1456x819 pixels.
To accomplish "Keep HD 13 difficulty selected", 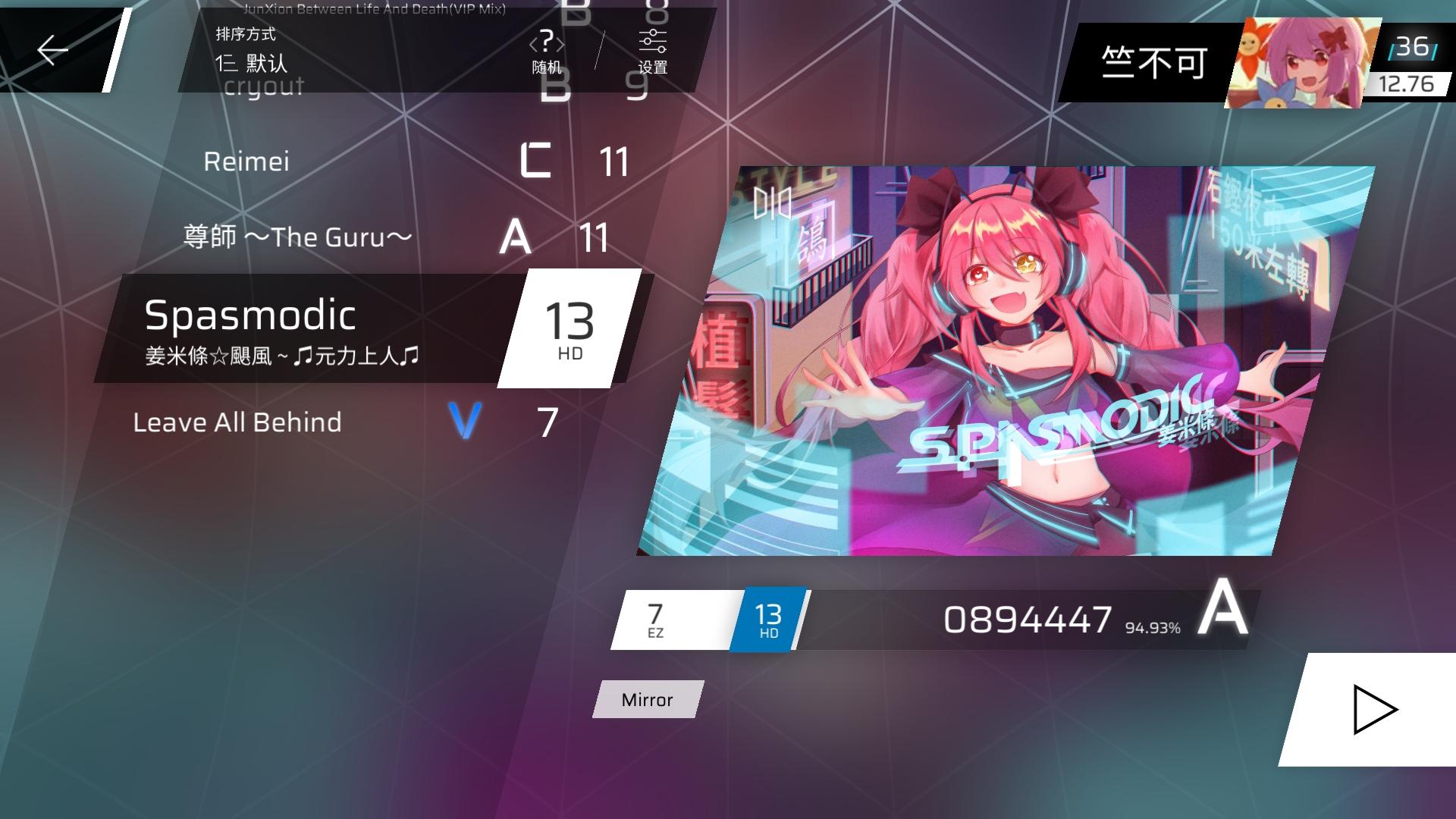I will (x=767, y=620).
